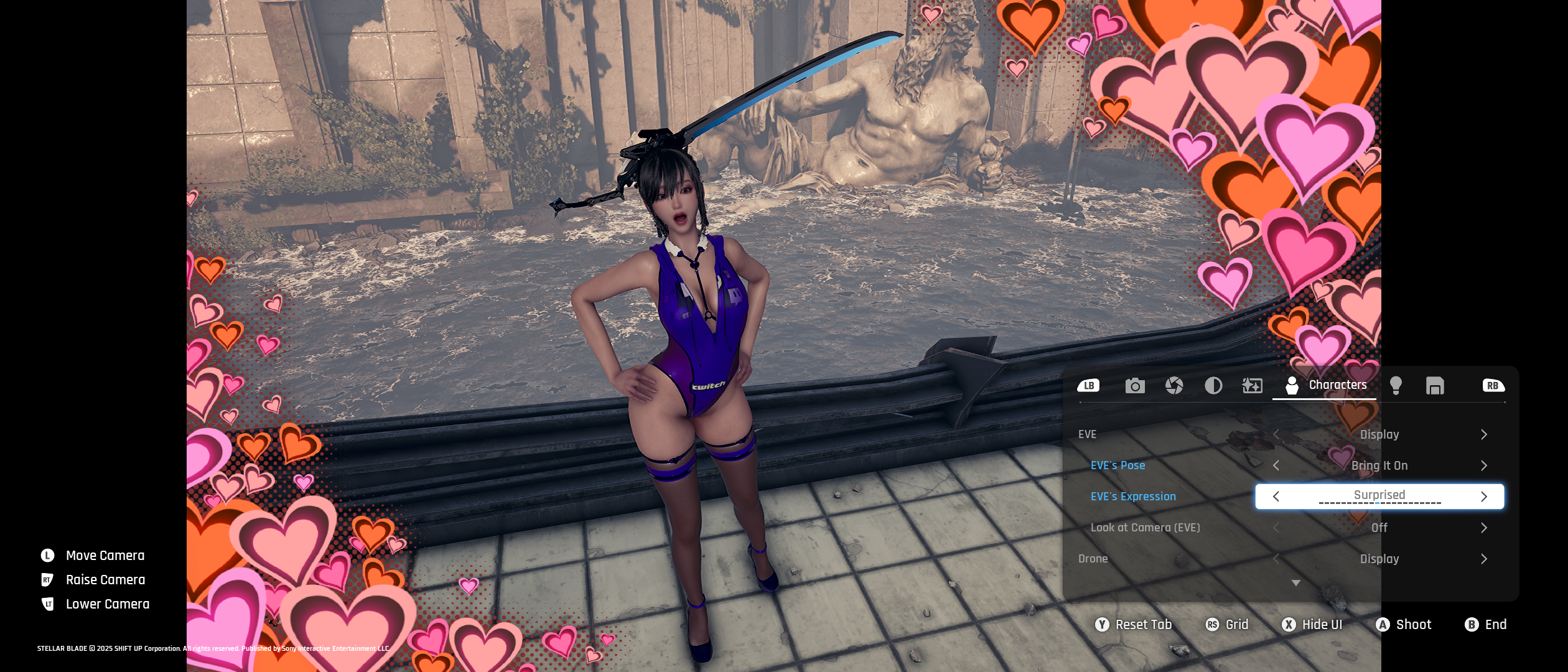Select the Look at Camera (EVE) row
Image resolution: width=1568 pixels, height=672 pixels.
coord(1145,528)
